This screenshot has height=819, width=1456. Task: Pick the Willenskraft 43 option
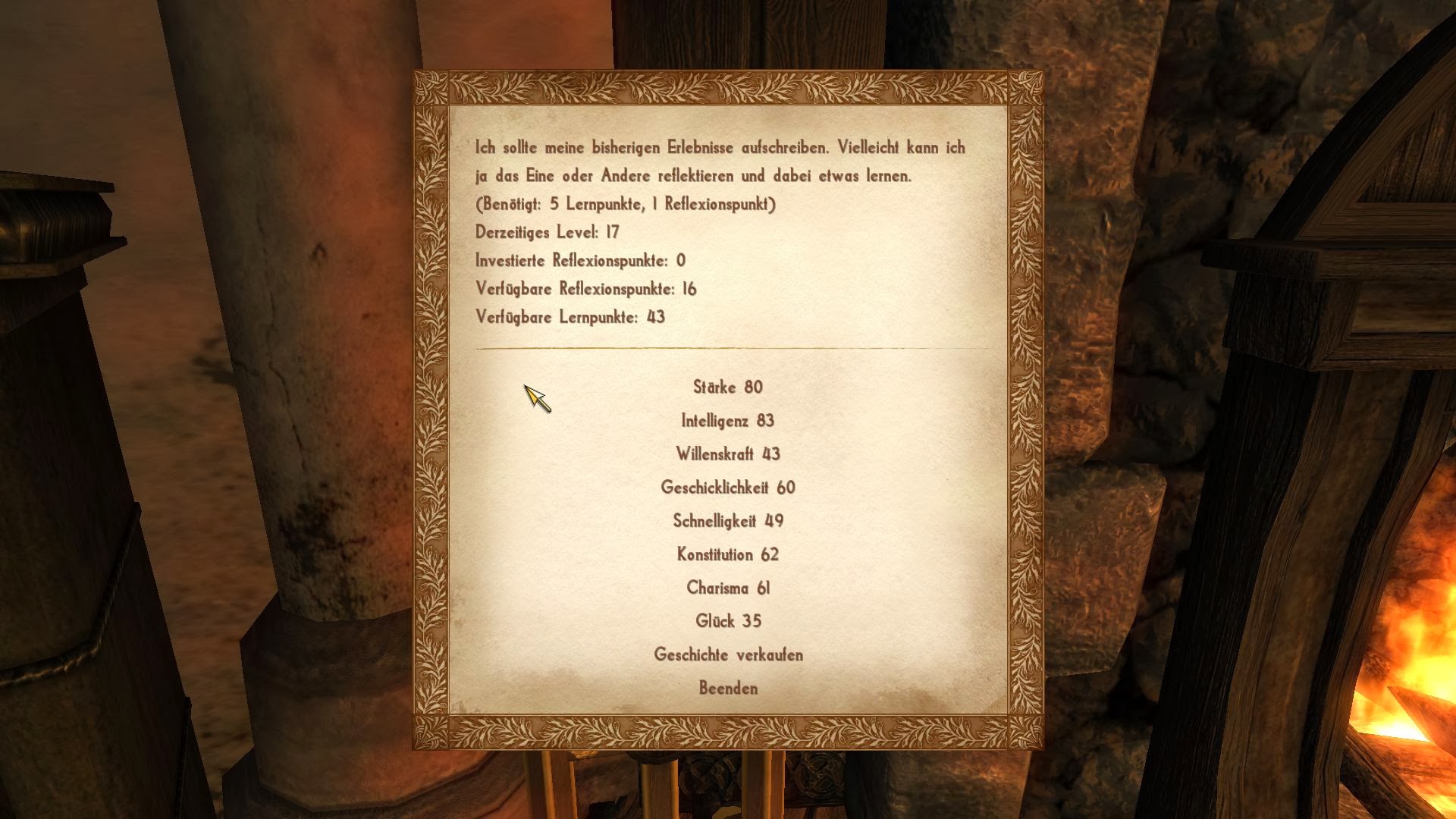(727, 454)
